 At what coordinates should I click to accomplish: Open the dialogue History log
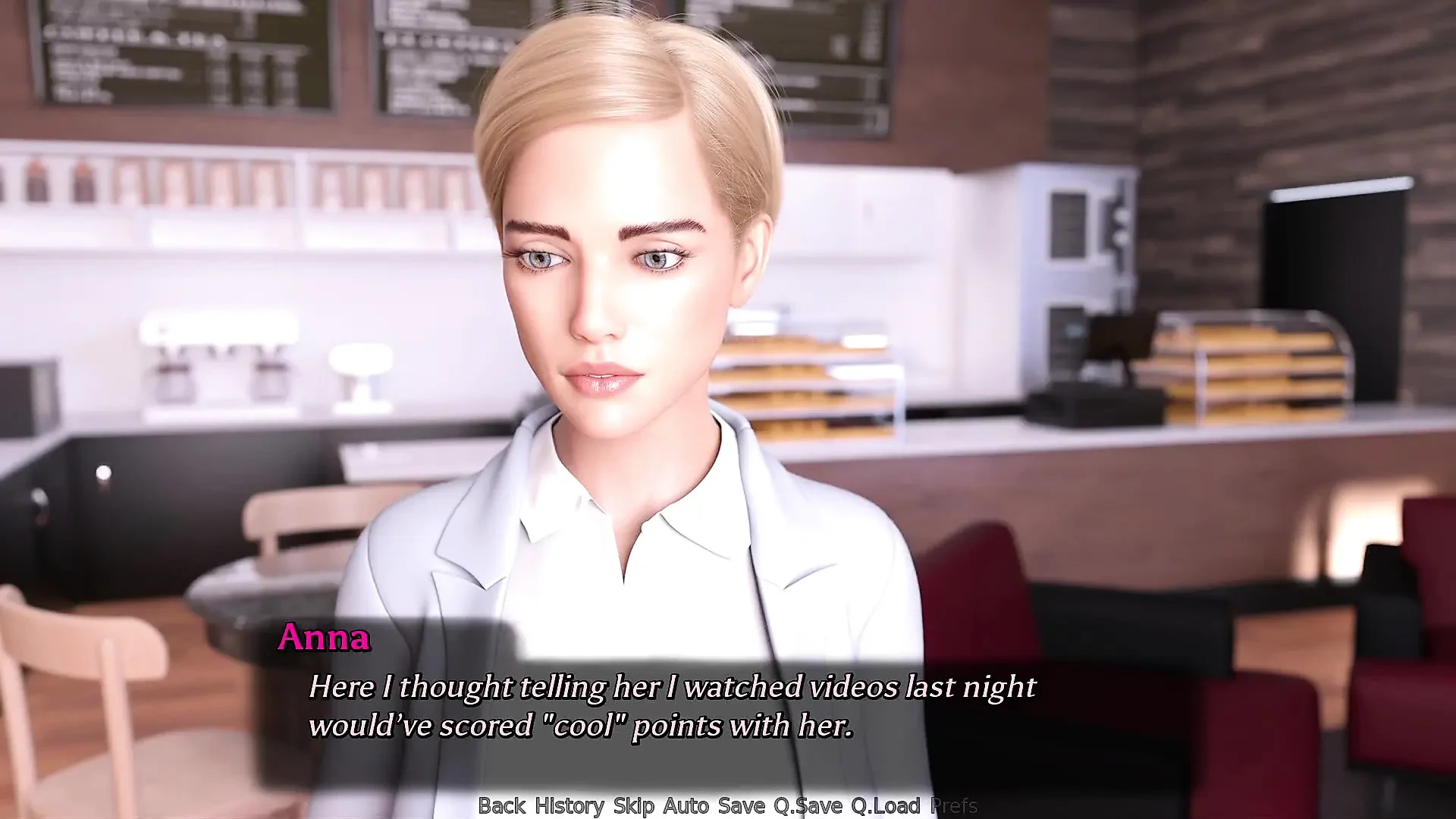(x=569, y=805)
